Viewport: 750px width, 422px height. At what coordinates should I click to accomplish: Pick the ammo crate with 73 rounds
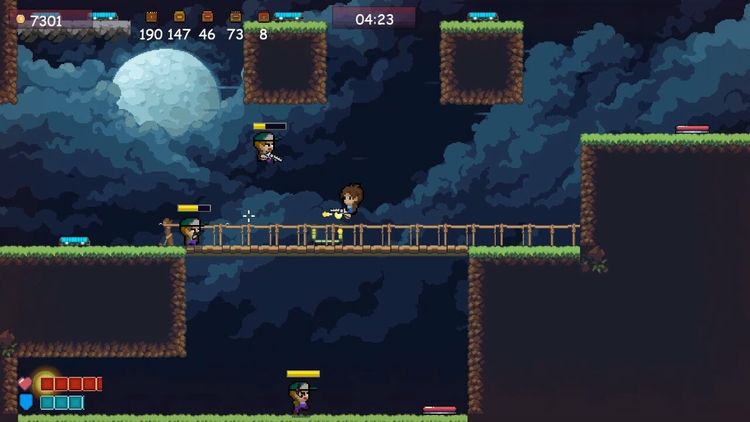click(x=235, y=17)
